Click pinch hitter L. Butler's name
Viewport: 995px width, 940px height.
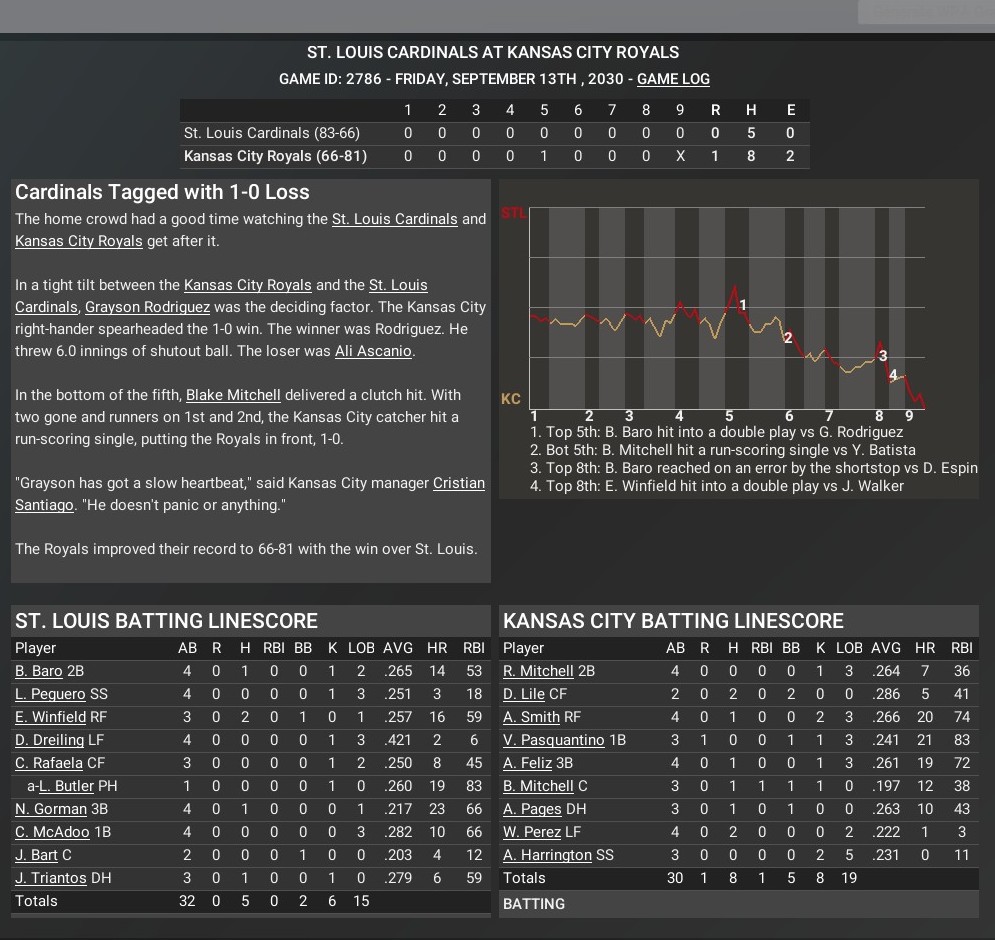pyautogui.click(x=66, y=786)
